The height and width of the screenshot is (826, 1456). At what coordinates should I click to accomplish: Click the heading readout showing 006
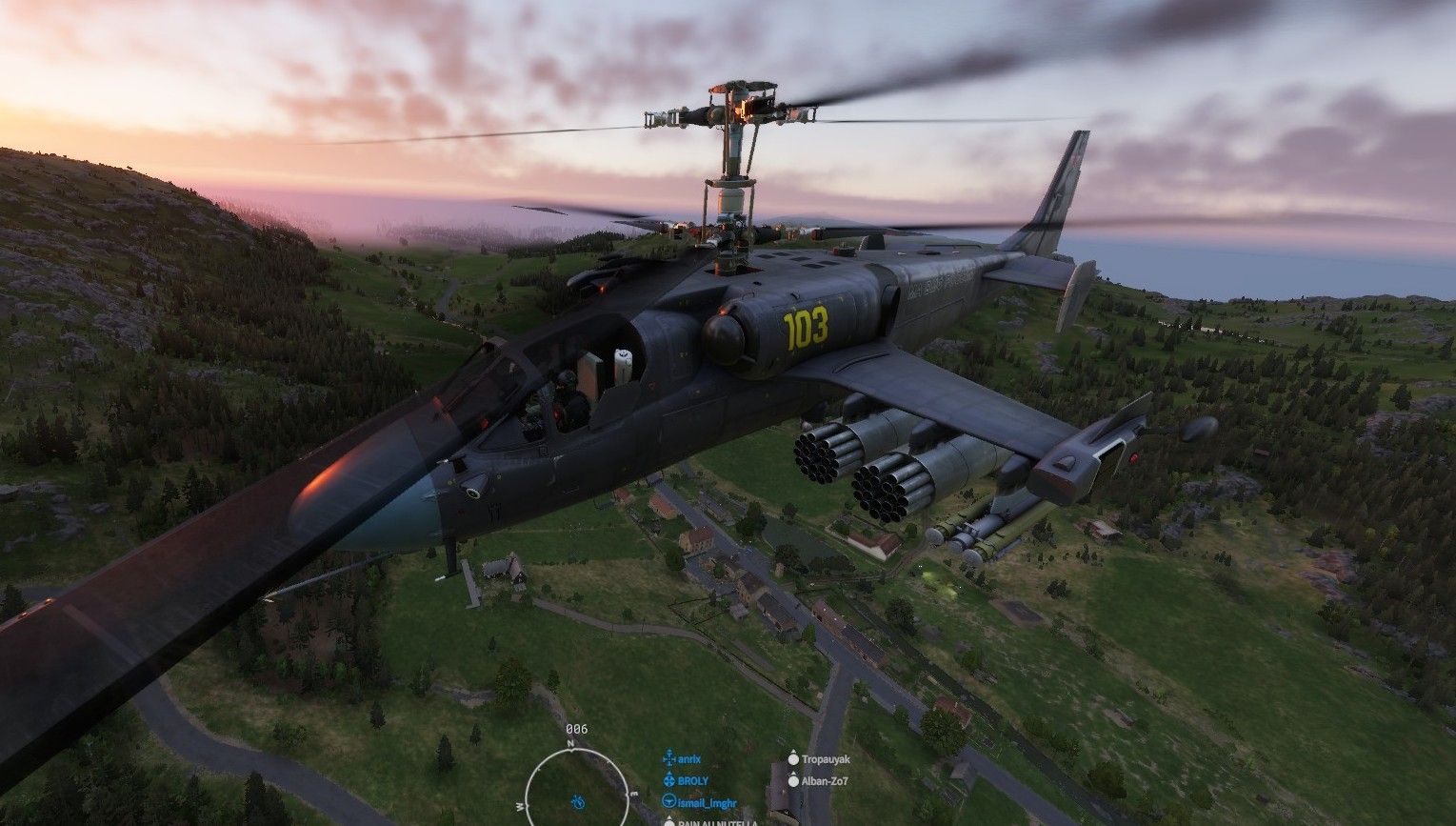(577, 728)
